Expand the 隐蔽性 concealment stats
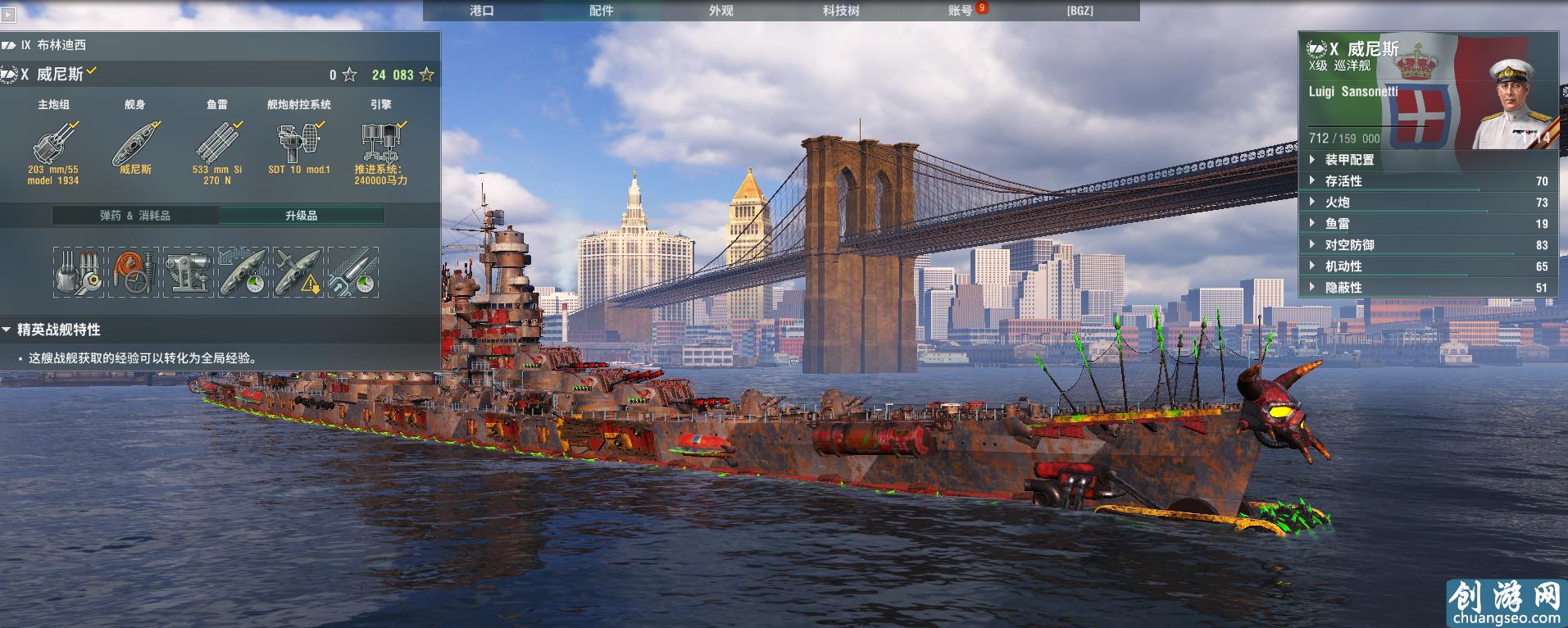Image resolution: width=1568 pixels, height=628 pixels. pyautogui.click(x=1343, y=288)
